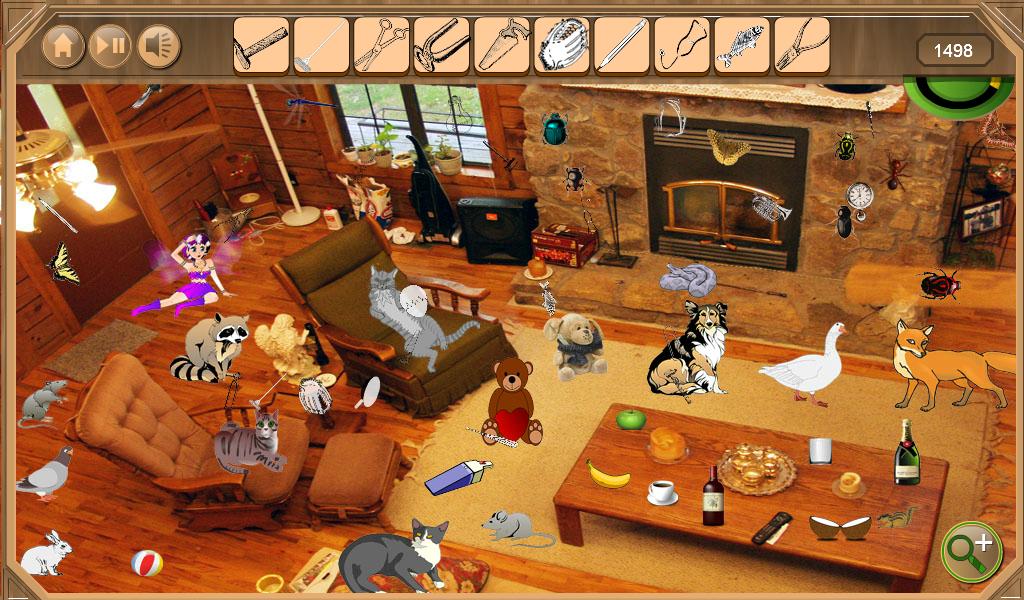Screen dimensions: 1024x600
Task: Select the baseball glove slot
Action: coord(561,46)
